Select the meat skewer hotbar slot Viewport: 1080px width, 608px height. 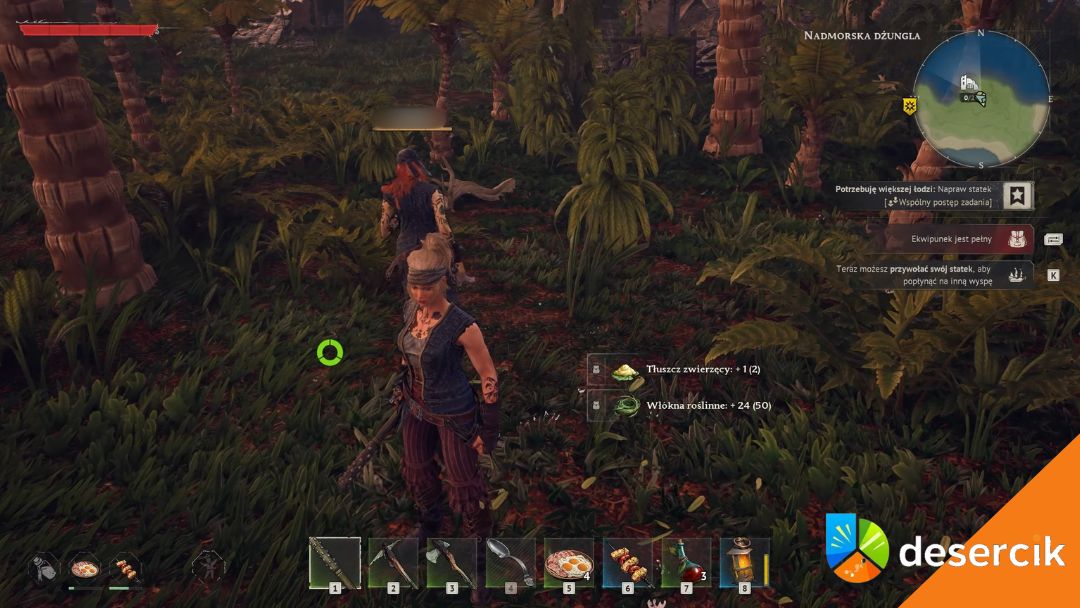pyautogui.click(x=627, y=563)
